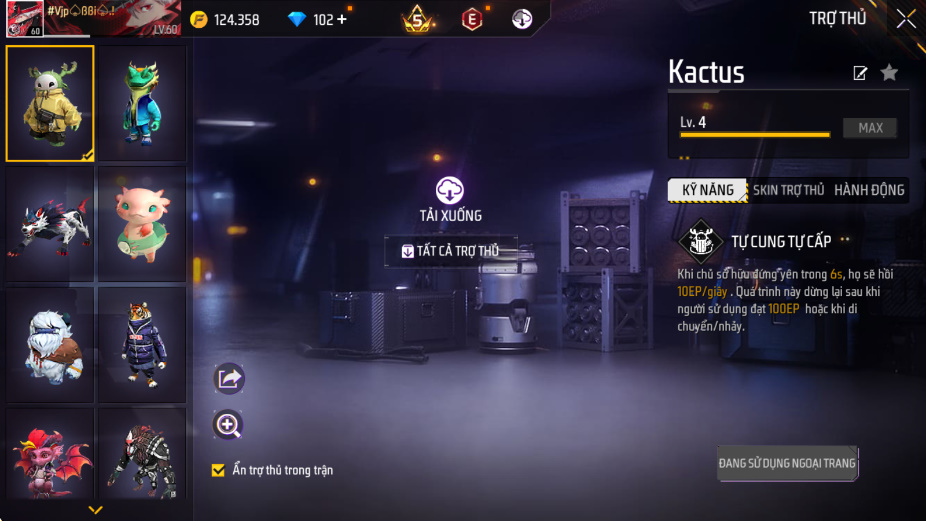Edit the pet name Kactus with pencil icon
Viewport: 926px width, 521px height.
(859, 73)
